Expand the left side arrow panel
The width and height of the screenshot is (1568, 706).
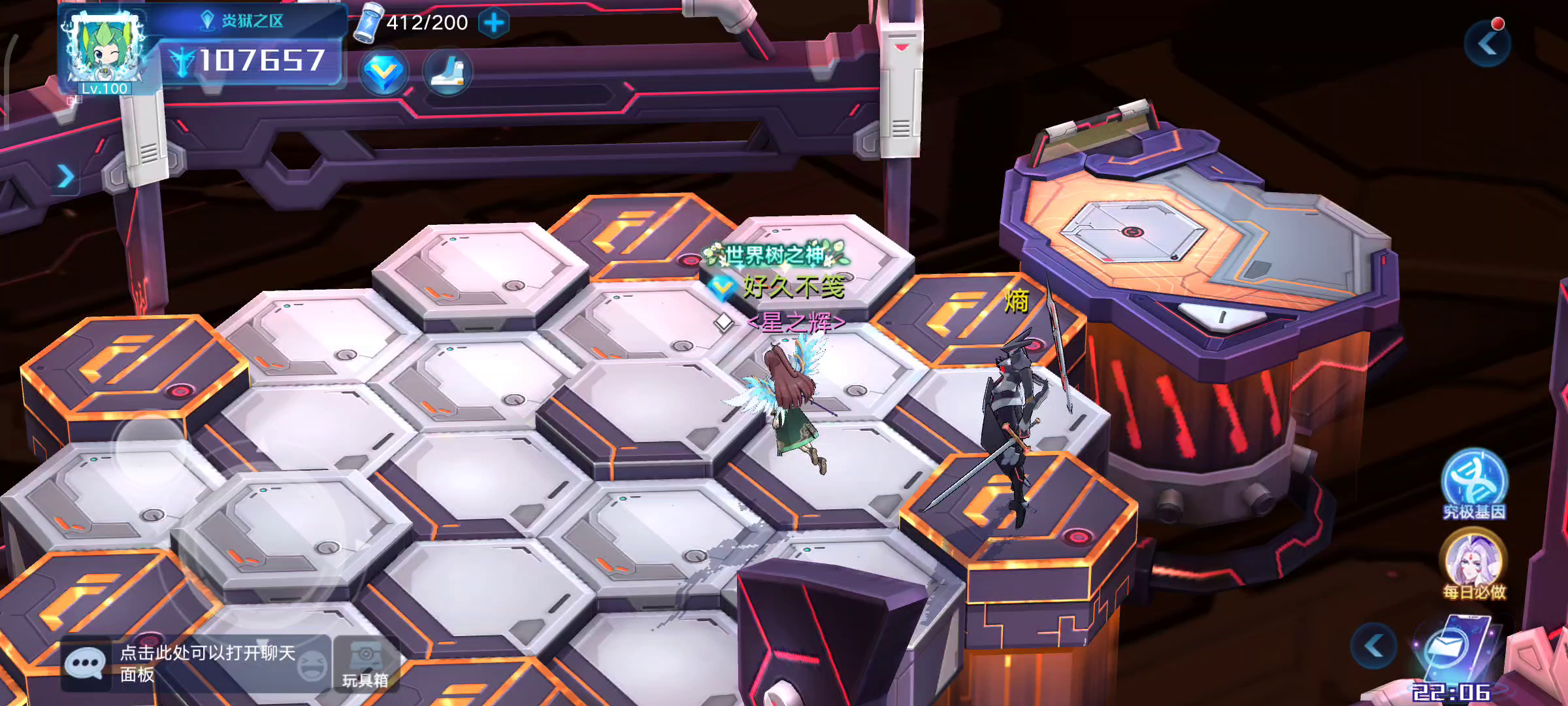click(65, 176)
